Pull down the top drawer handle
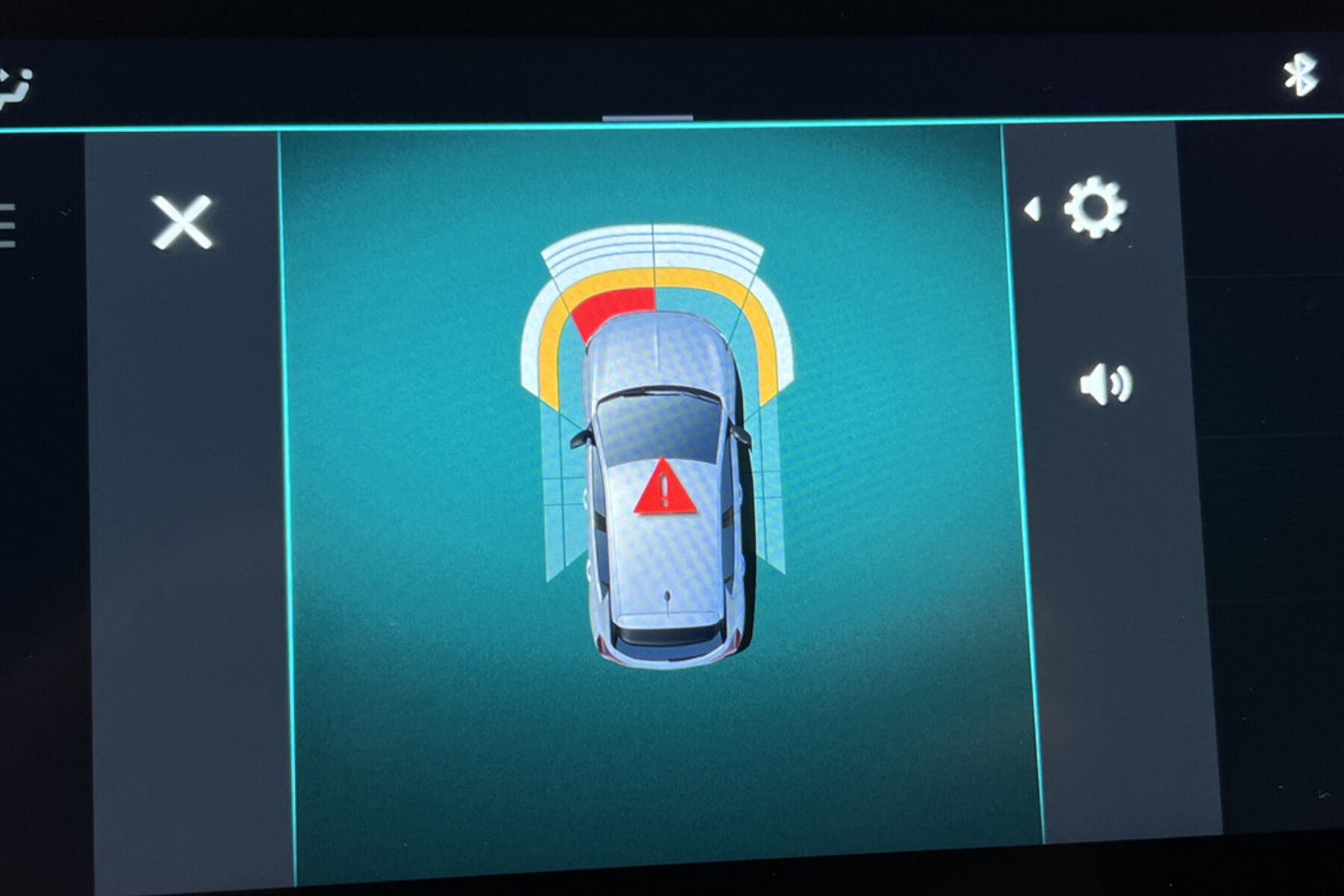1344x896 pixels. (x=647, y=118)
